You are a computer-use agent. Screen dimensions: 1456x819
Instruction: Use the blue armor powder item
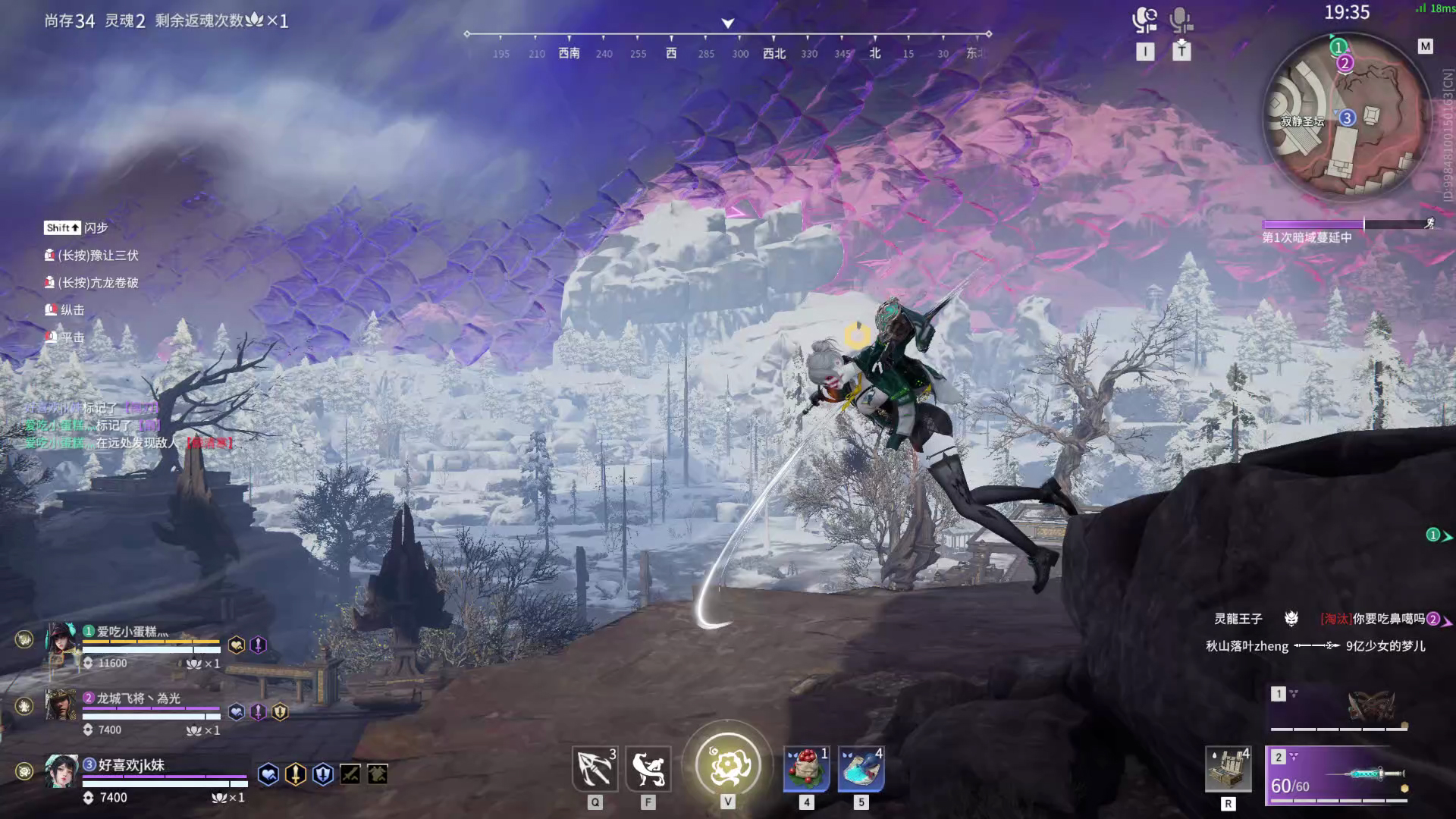pos(861,769)
